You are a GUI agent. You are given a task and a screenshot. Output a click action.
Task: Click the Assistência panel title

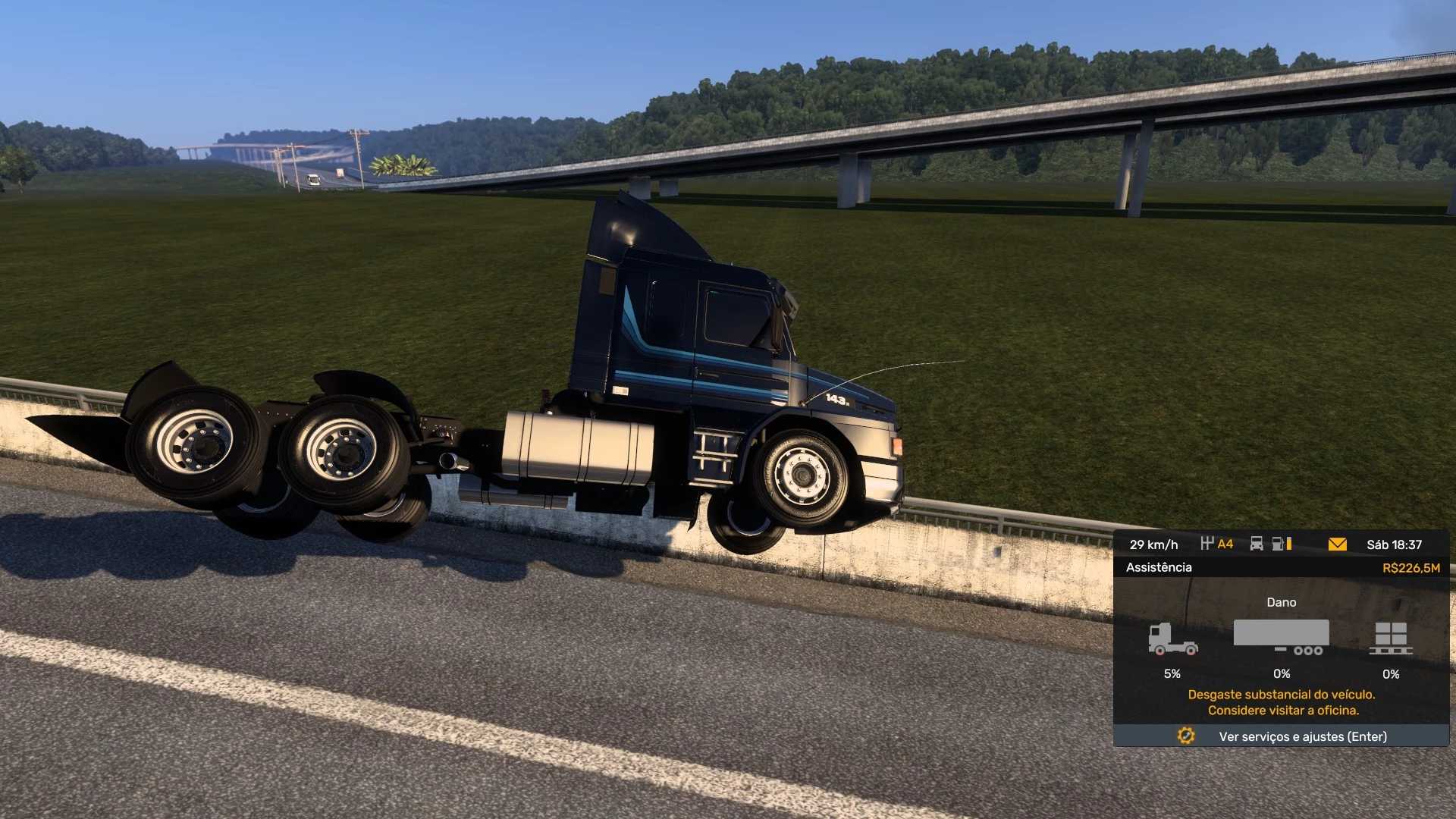pyautogui.click(x=1159, y=567)
